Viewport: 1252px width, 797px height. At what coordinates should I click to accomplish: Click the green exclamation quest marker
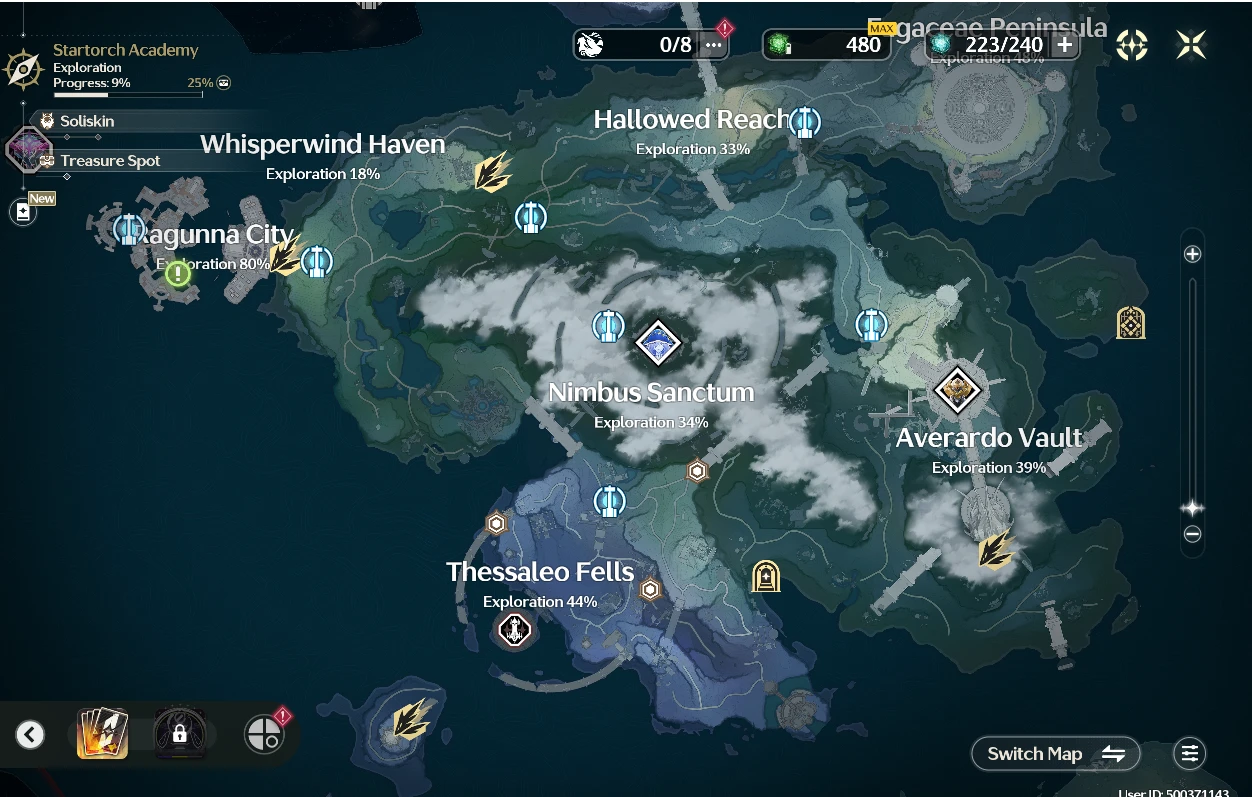tap(178, 273)
